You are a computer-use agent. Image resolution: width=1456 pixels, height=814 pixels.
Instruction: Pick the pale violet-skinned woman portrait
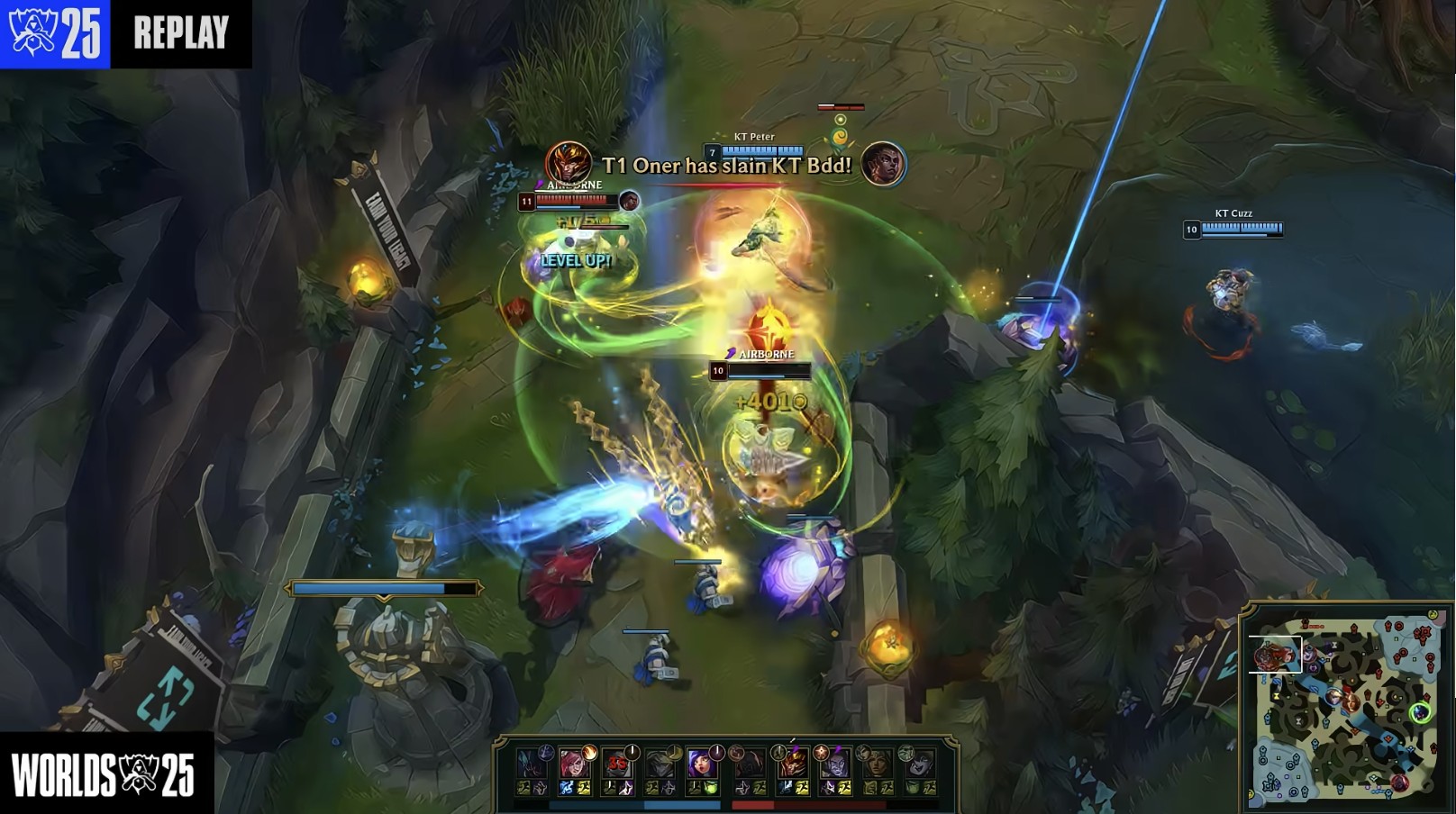pos(833,764)
